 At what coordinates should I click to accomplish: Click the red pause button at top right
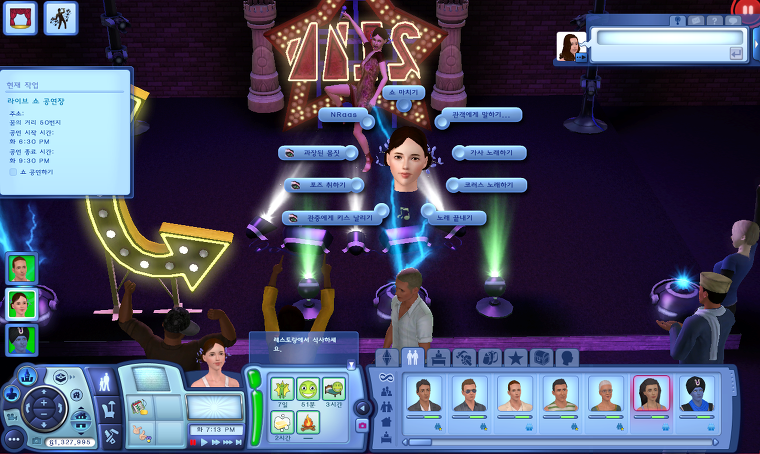coord(745,10)
